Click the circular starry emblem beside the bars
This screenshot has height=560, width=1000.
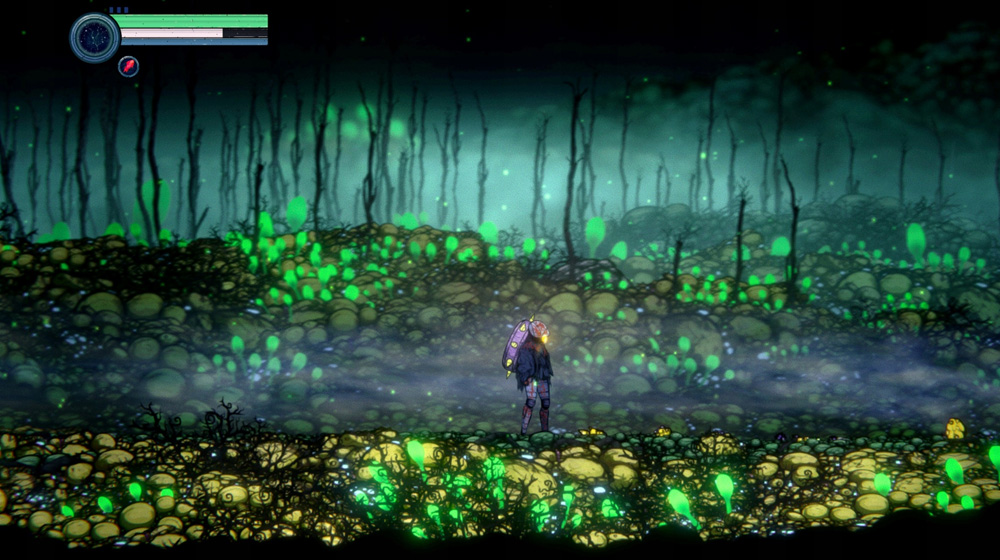pyautogui.click(x=95, y=38)
